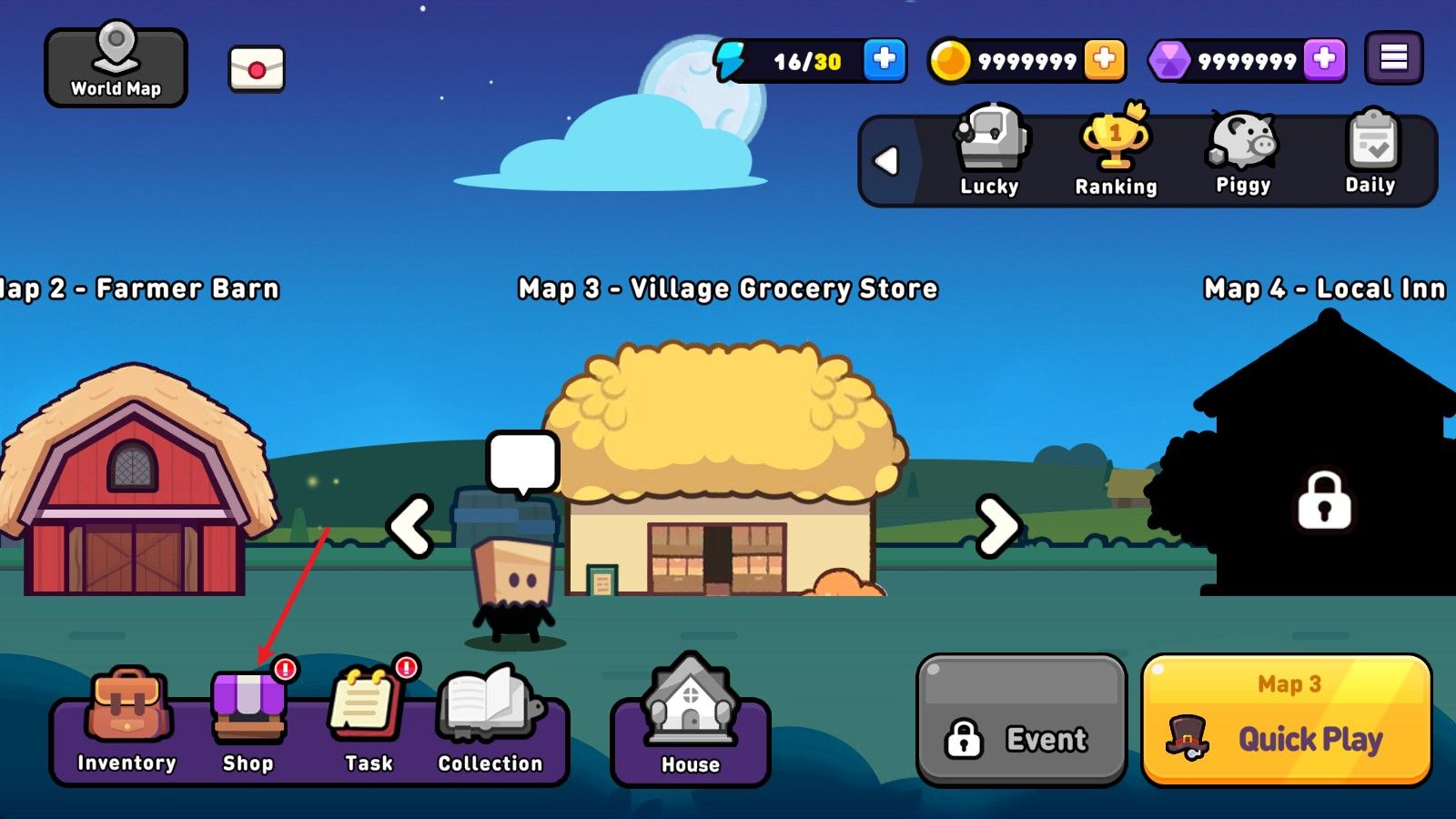This screenshot has height=819, width=1456.
Task: Select the locked Event button
Action: (x=1021, y=720)
